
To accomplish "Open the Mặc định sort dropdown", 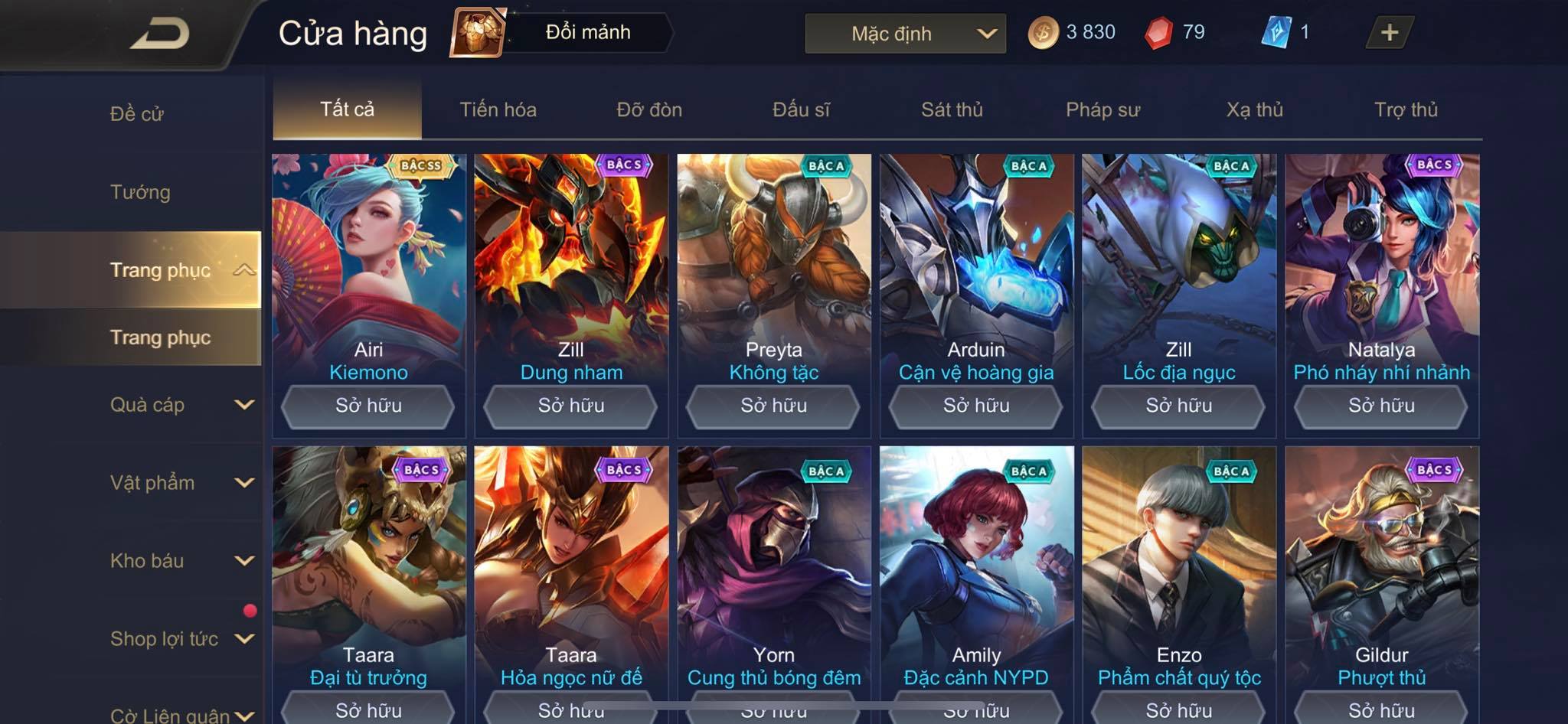I will pyautogui.click(x=905, y=34).
